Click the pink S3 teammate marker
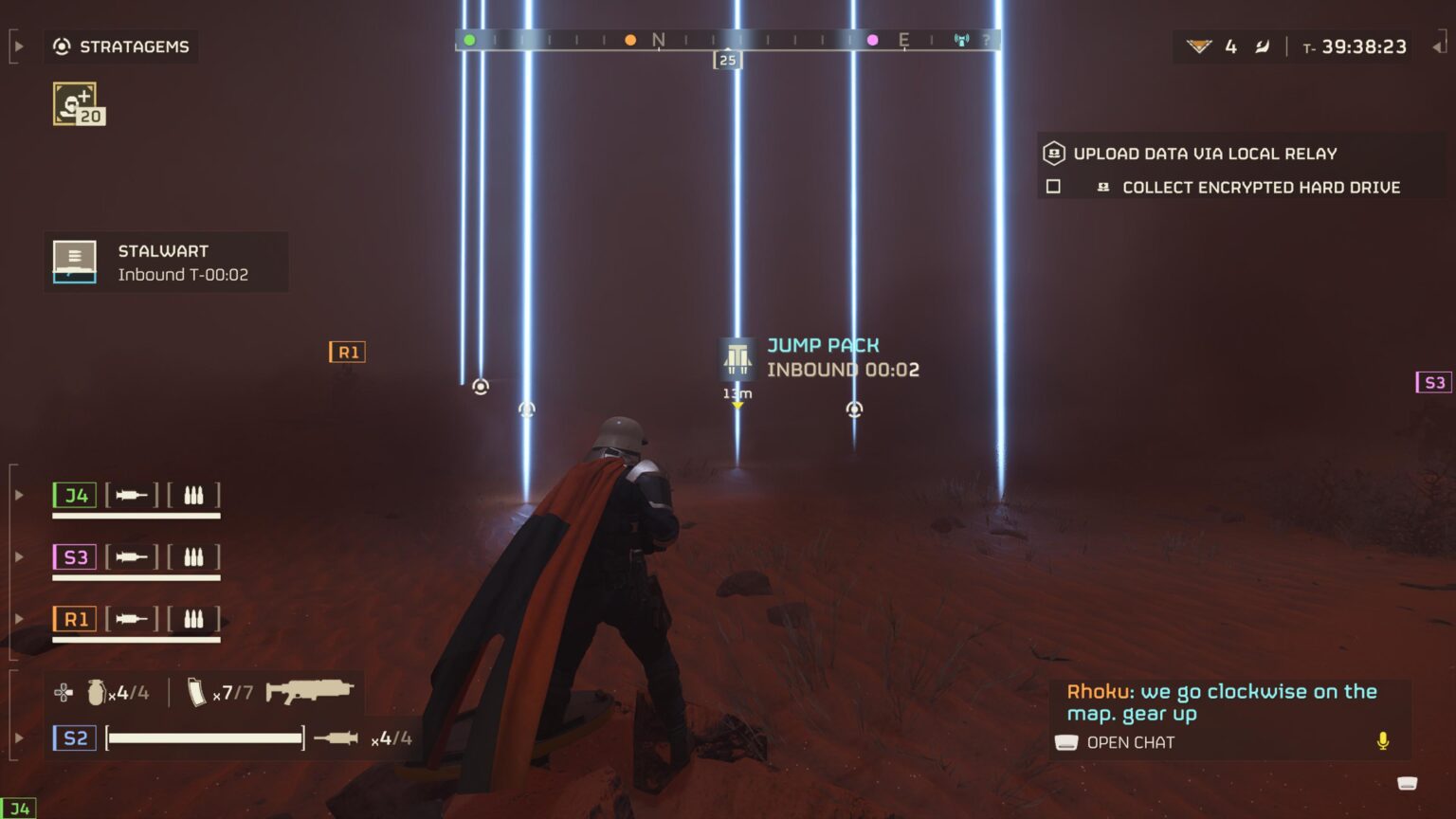1456x819 pixels. (1433, 382)
